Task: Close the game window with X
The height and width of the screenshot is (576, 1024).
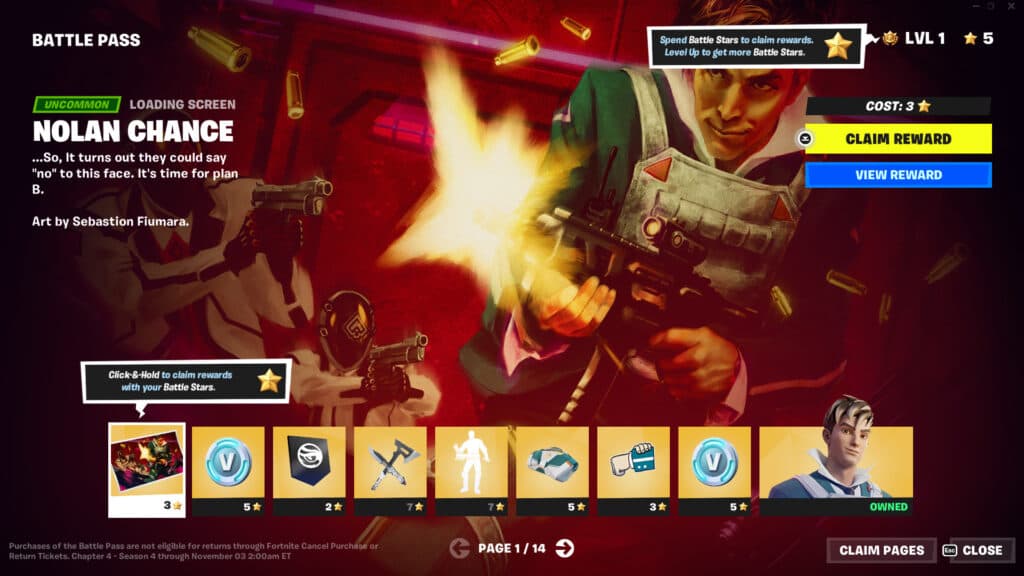Action: tap(1011, 7)
